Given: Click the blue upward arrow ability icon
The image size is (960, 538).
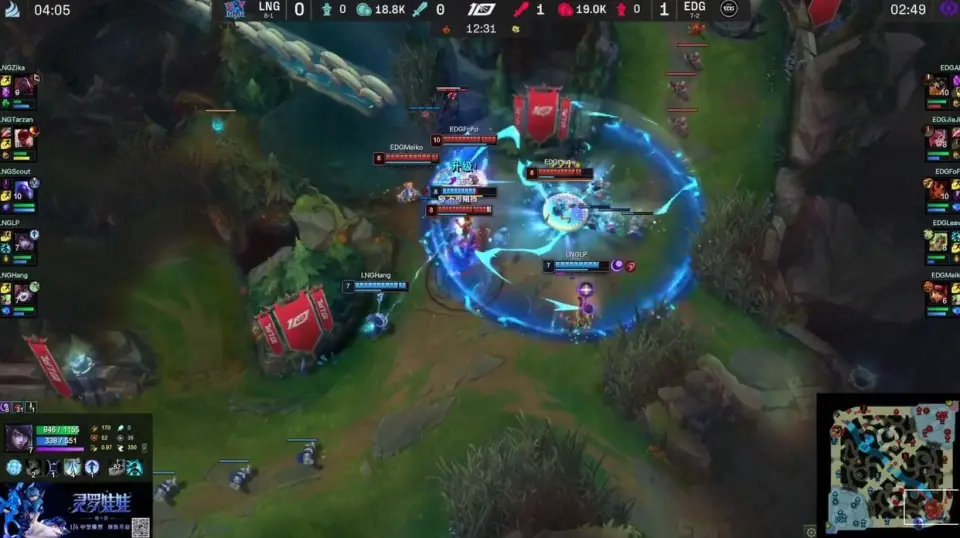Looking at the screenshot, I should click(92, 467).
